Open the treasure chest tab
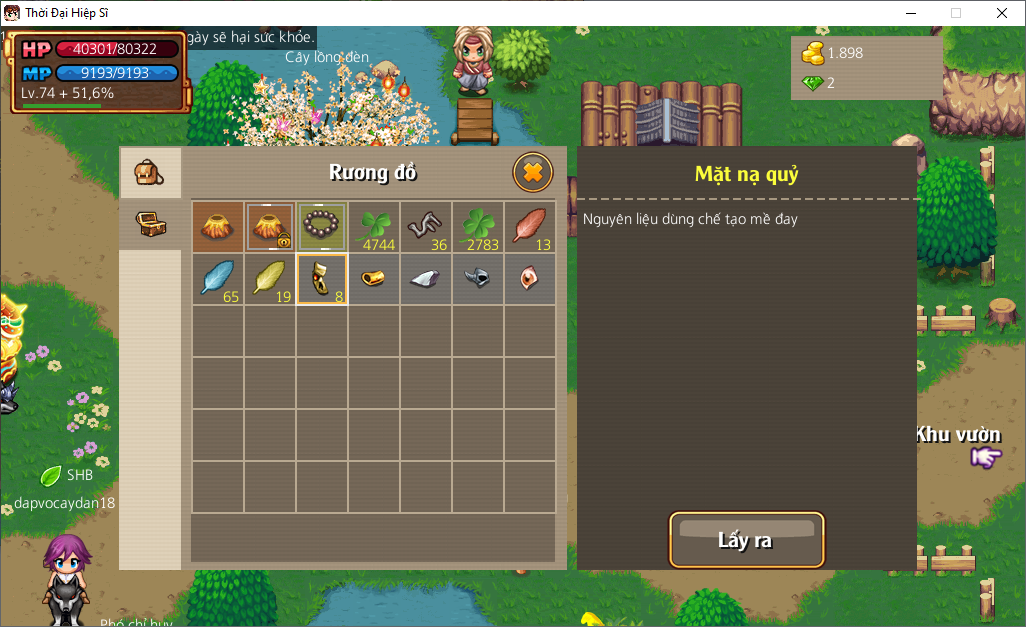The height and width of the screenshot is (627, 1026). pos(150,224)
